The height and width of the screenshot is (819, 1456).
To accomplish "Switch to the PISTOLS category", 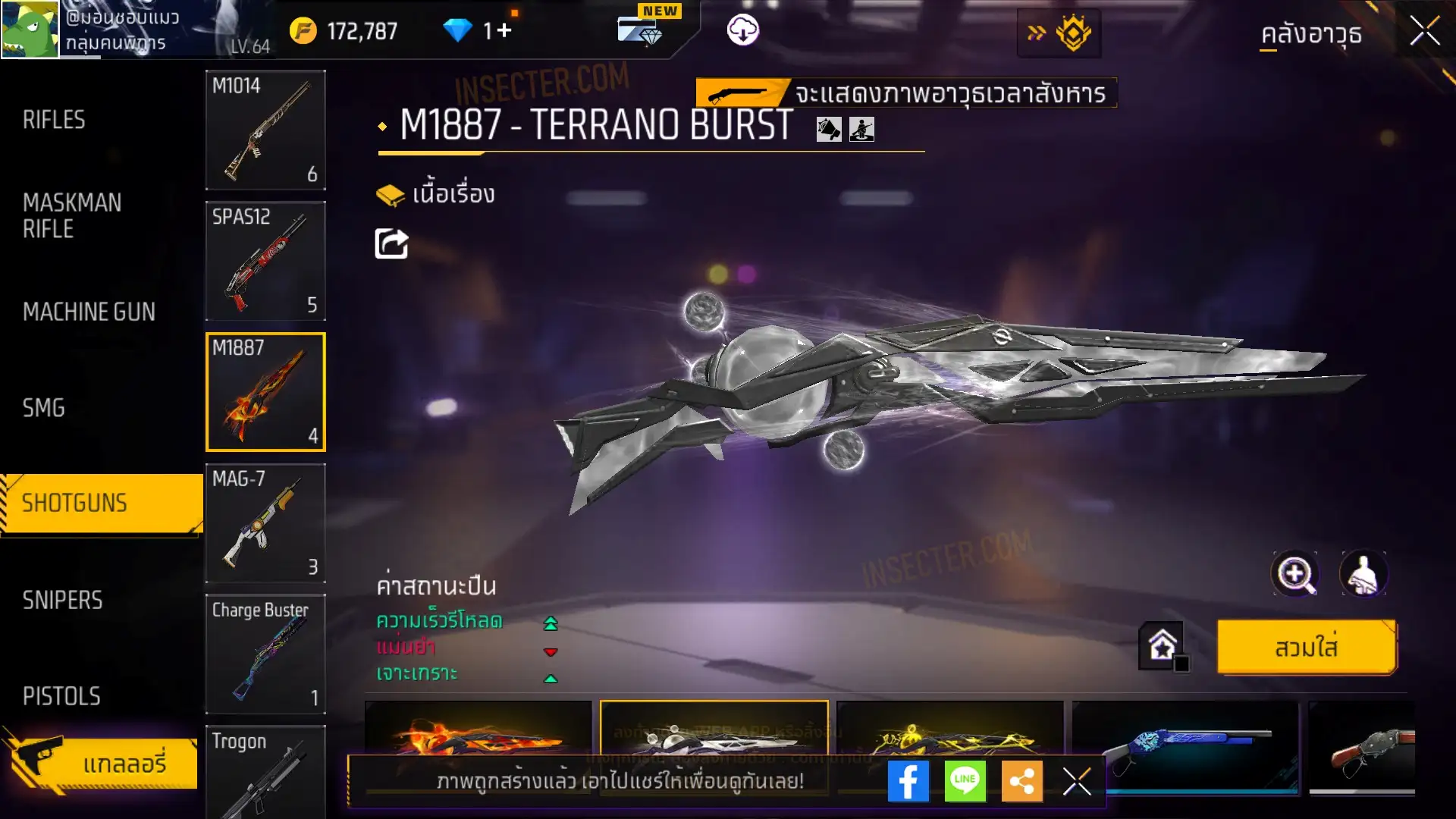I will pyautogui.click(x=61, y=696).
